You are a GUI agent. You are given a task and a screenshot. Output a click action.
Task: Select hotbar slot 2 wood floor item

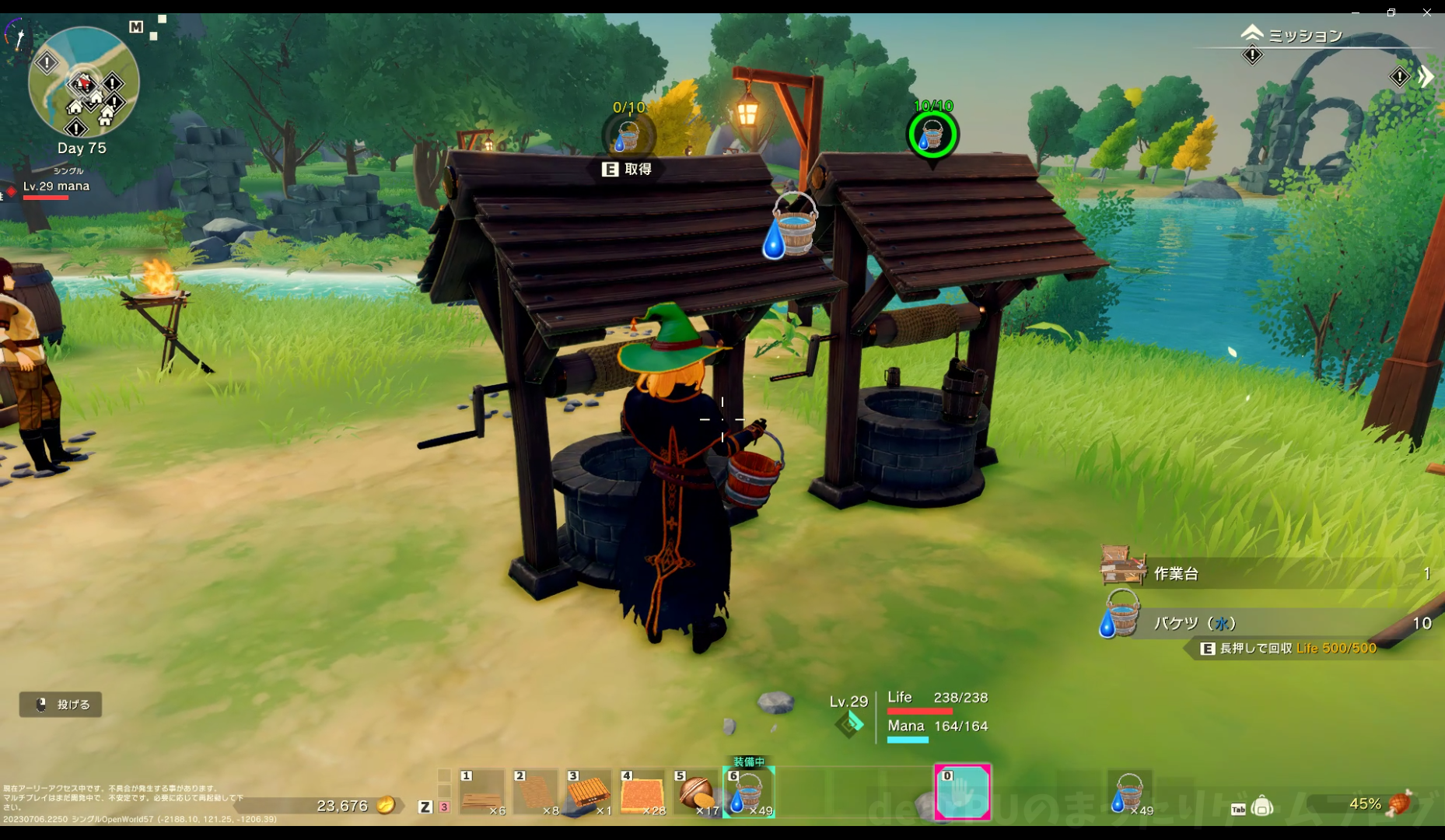[x=535, y=793]
